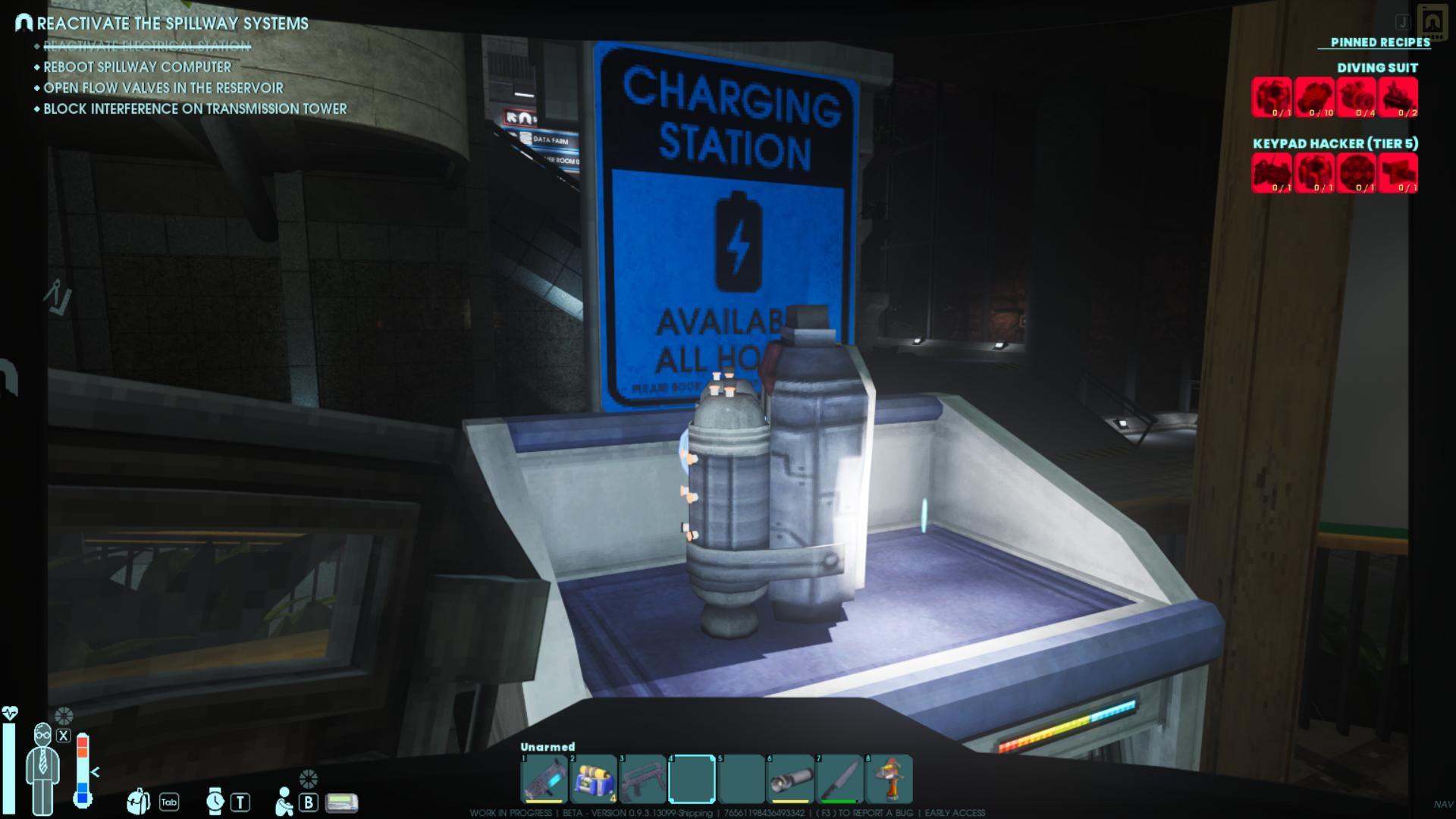Select the Diving Suit ingredient showing 0/4
This screenshot has width=1456, height=819.
1357,97
